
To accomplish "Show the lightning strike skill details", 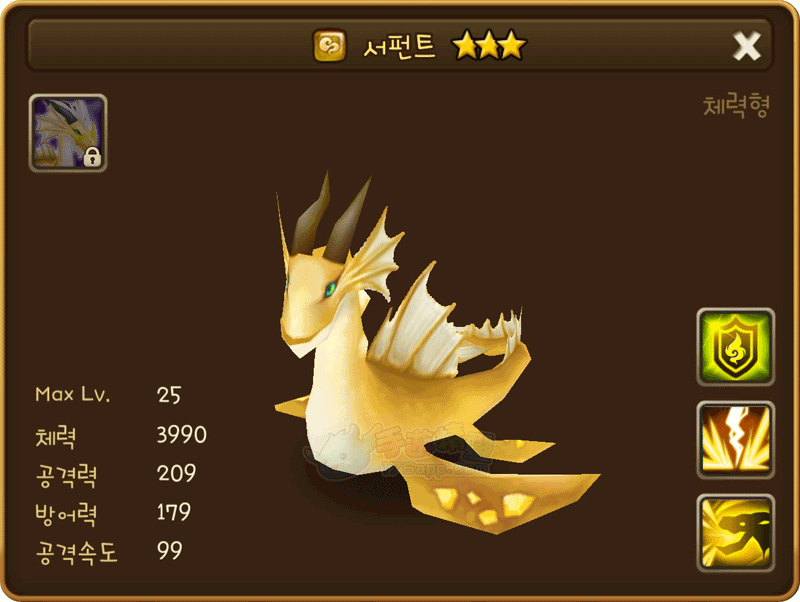I will click(x=735, y=440).
